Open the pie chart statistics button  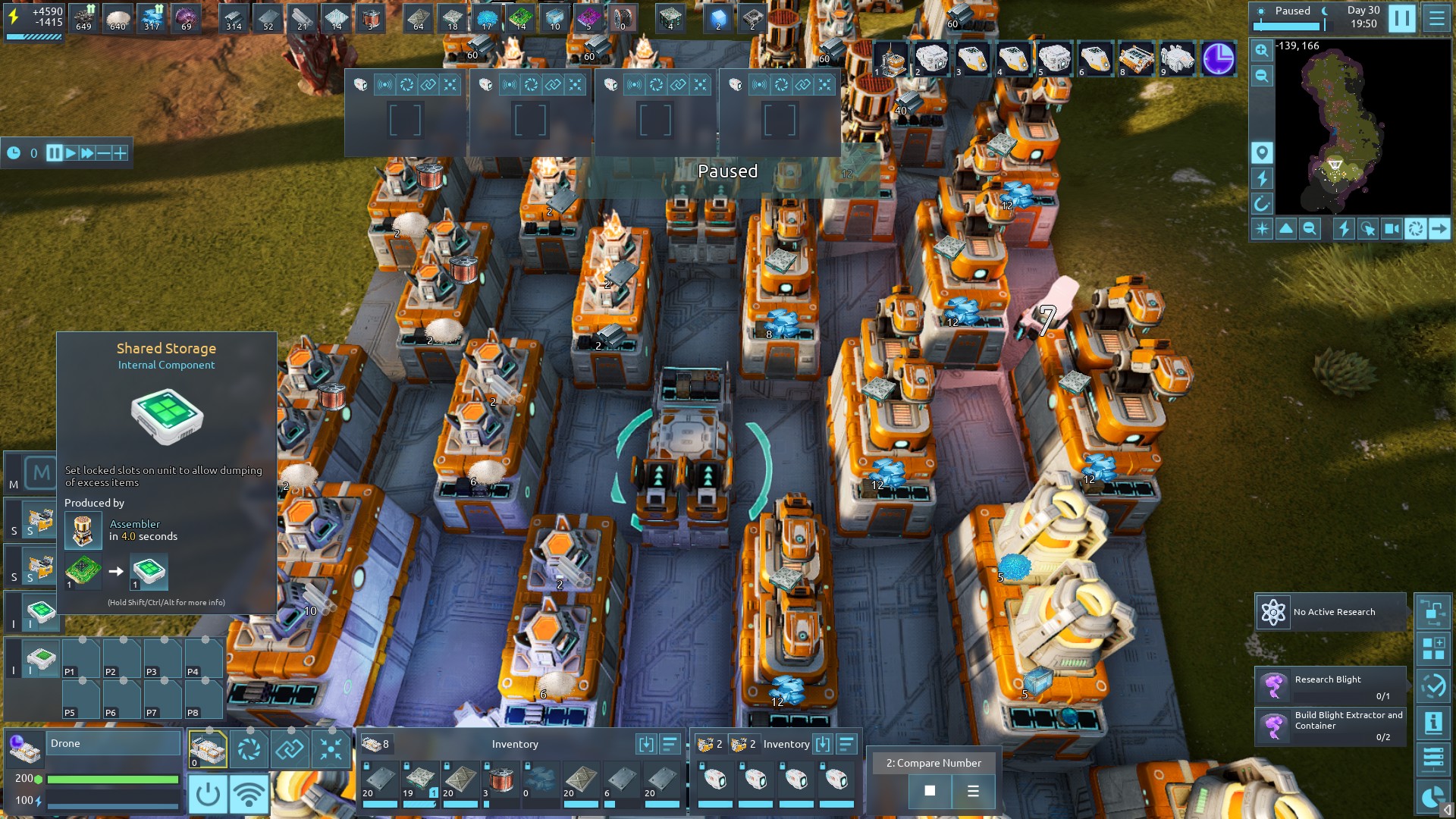pos(1433,796)
